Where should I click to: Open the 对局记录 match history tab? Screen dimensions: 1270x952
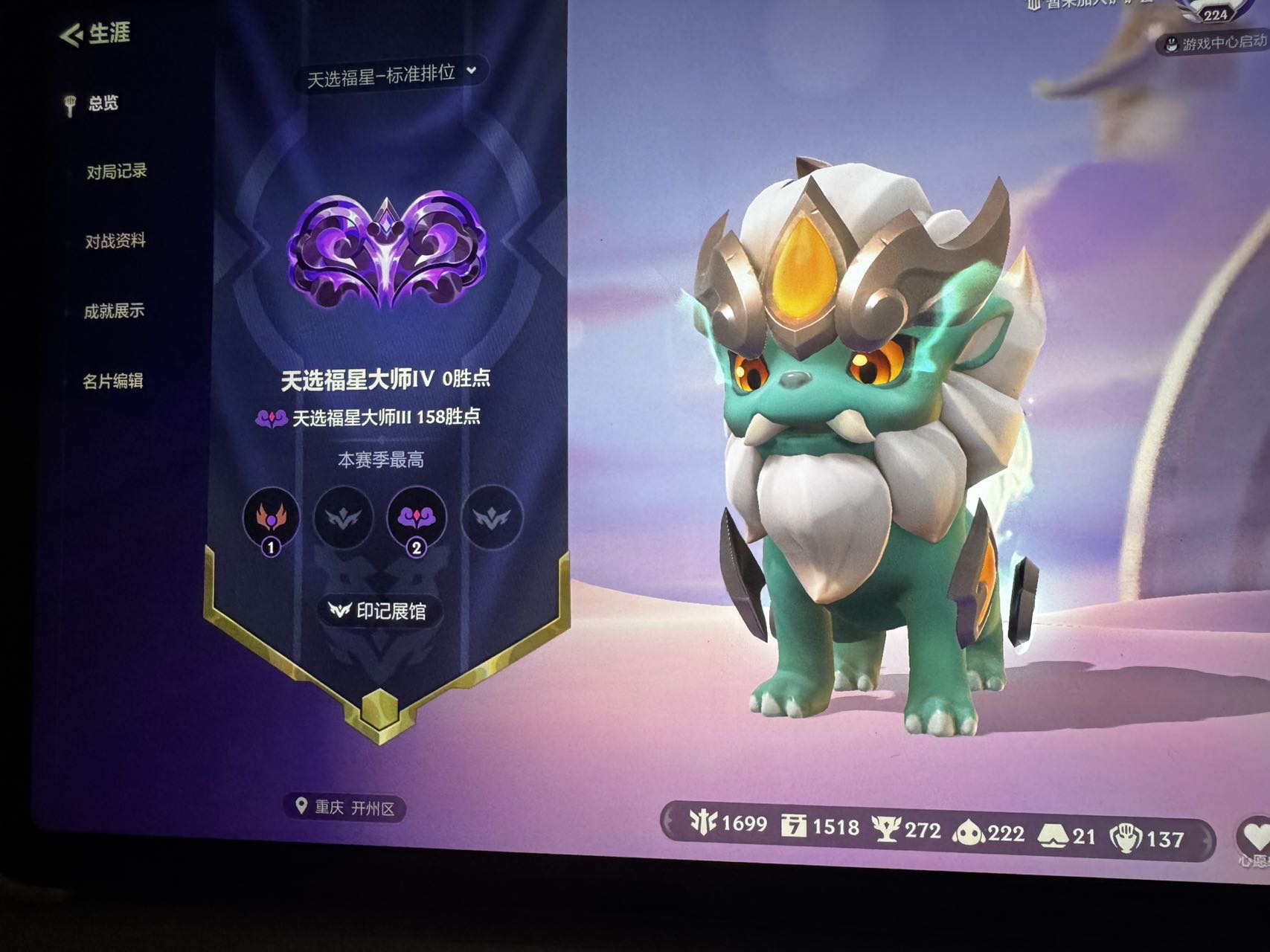point(116,172)
